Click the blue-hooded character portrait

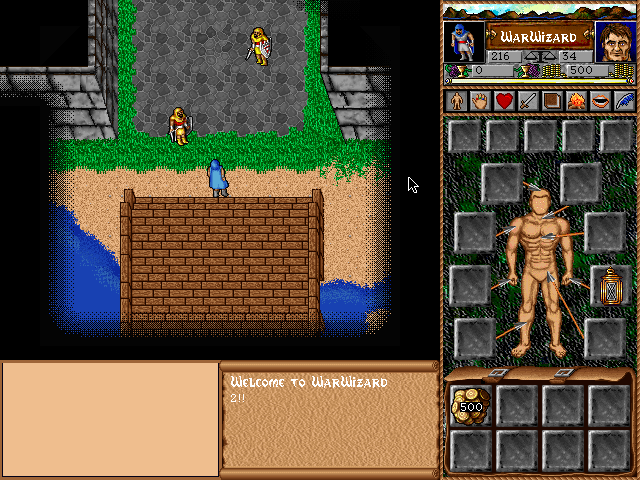463,42
